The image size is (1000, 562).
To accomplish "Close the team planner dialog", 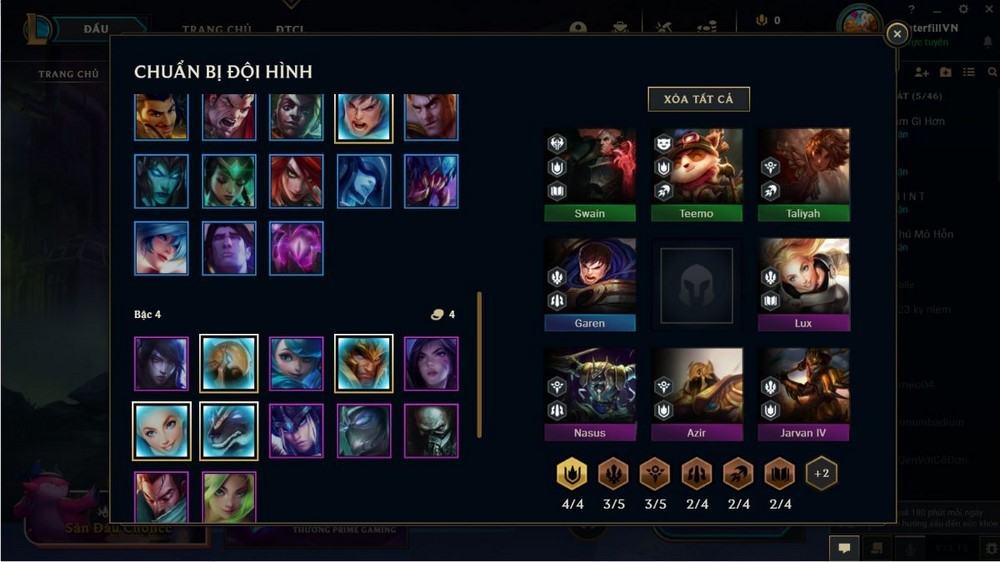I will 897,34.
